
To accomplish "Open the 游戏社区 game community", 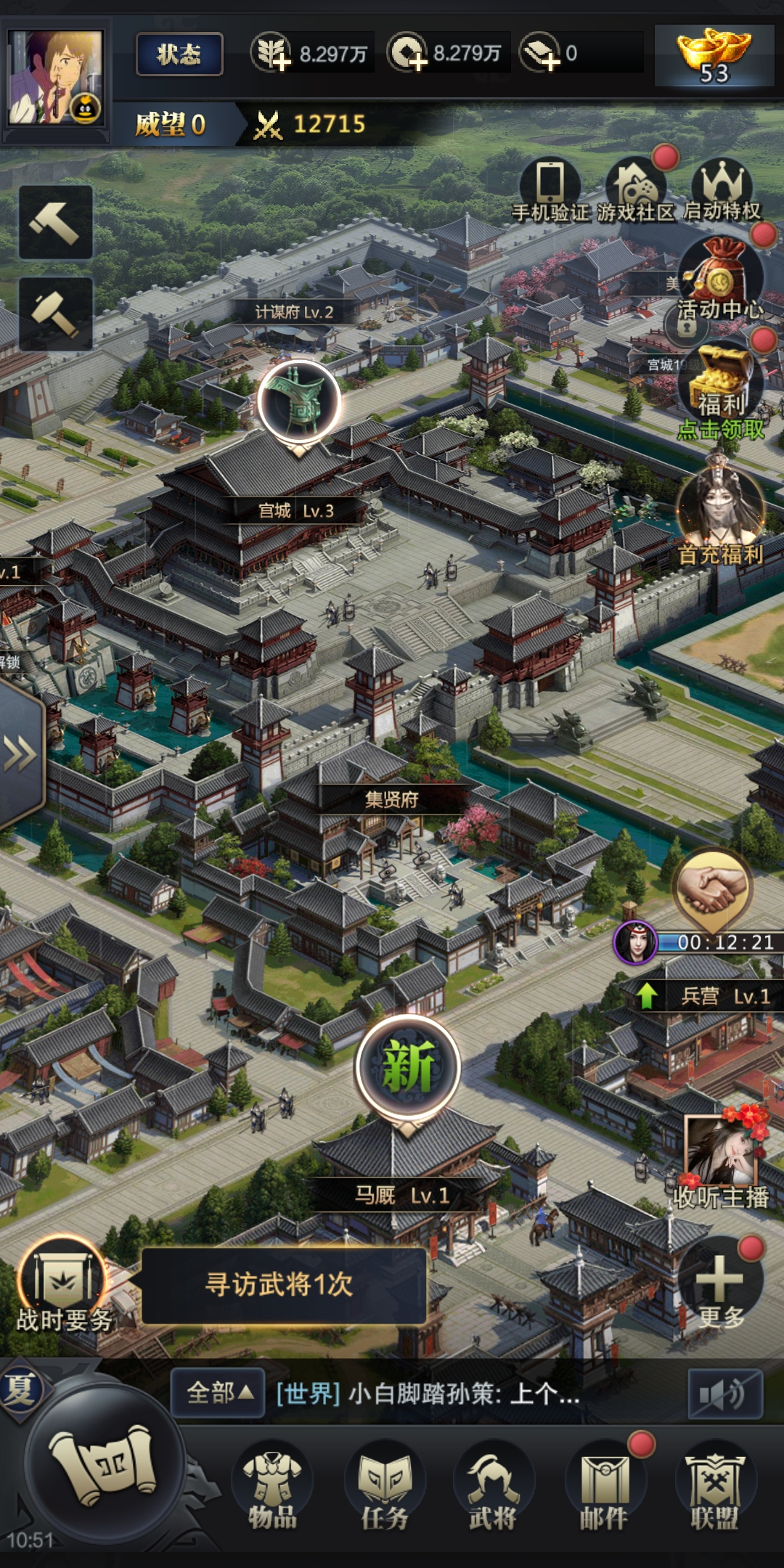I will point(636,188).
